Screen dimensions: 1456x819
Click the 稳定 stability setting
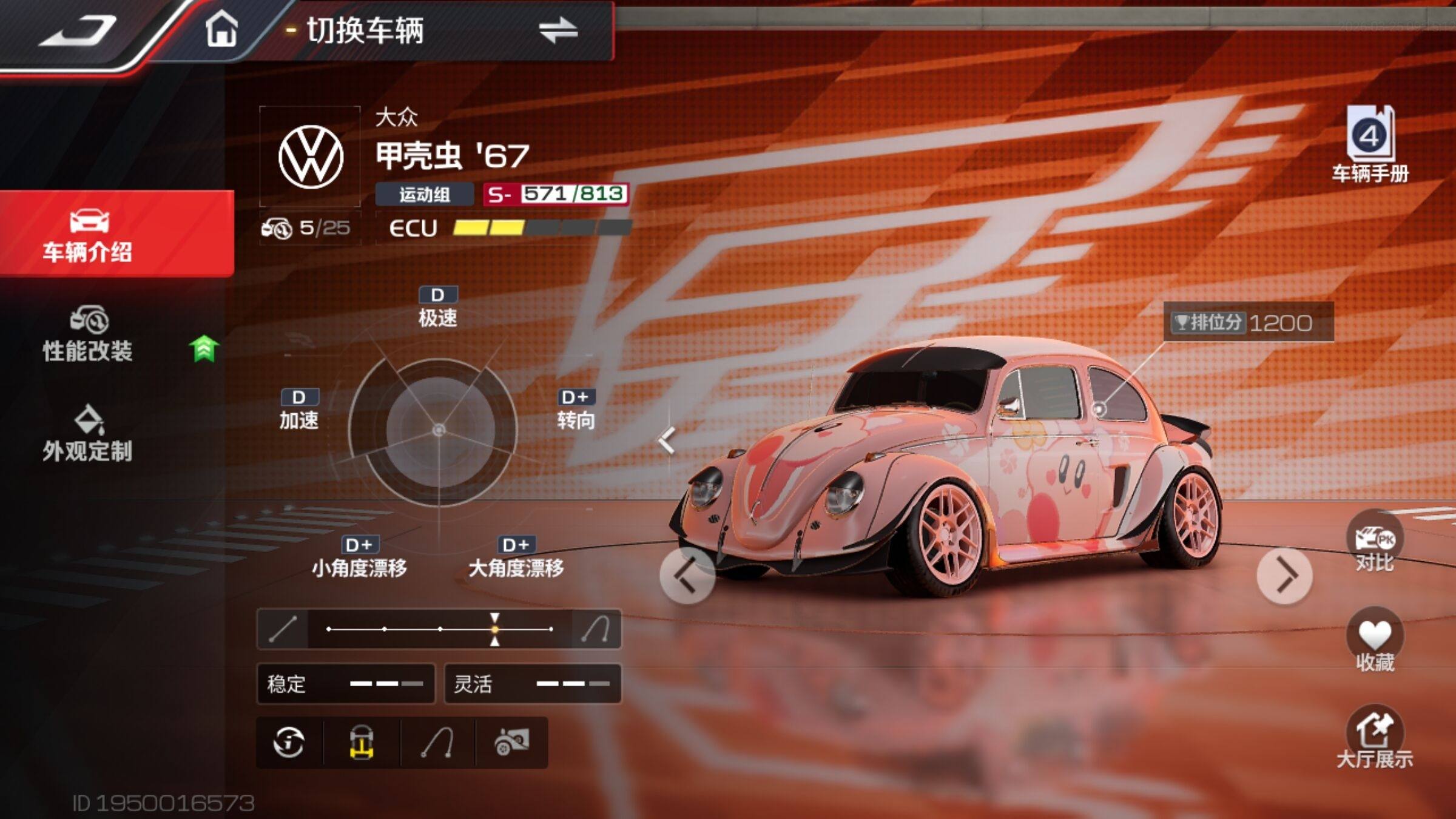point(345,684)
